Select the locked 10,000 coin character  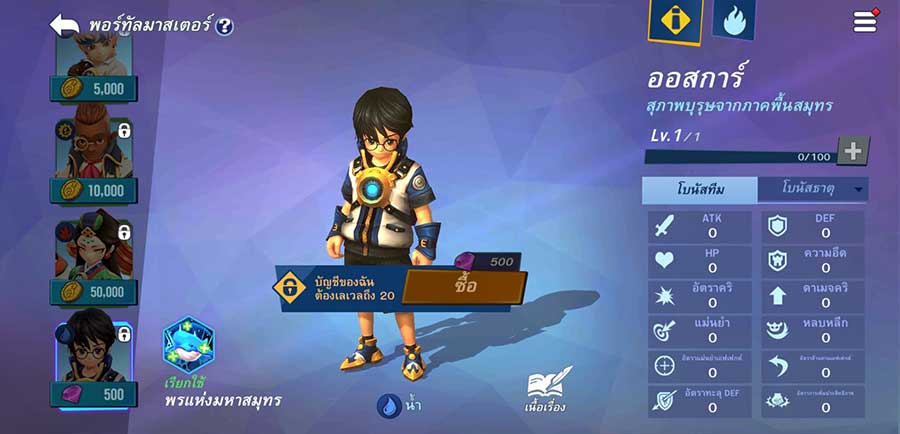click(94, 160)
